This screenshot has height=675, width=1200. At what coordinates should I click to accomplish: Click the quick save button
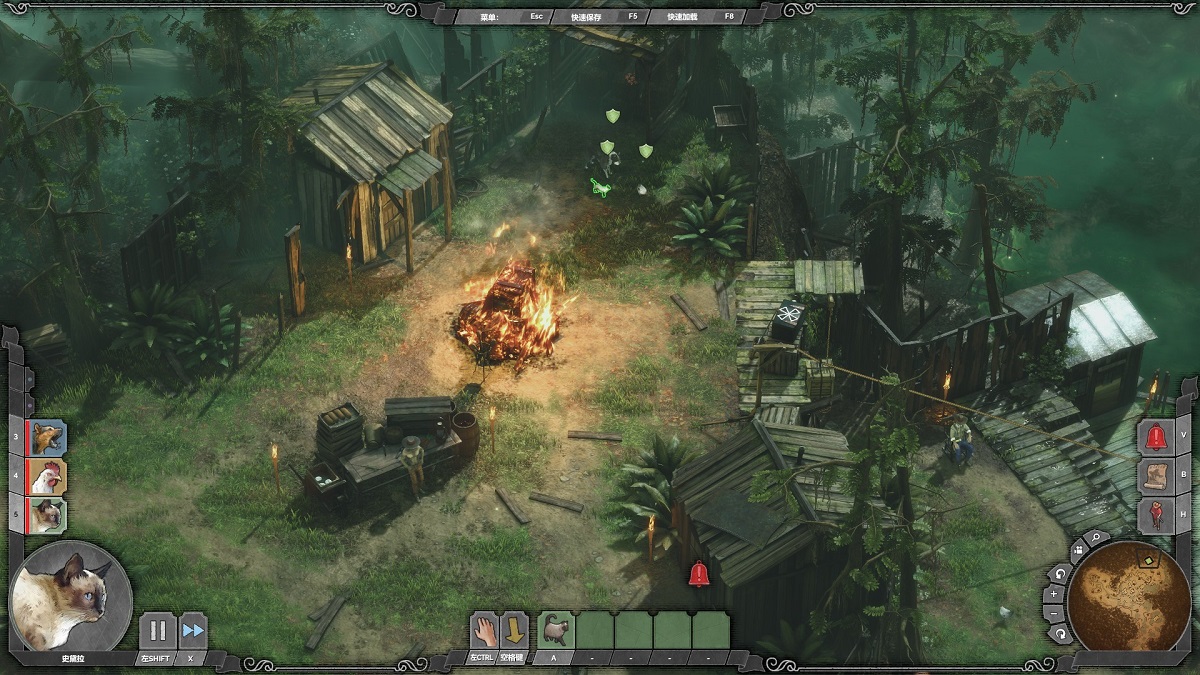[x=594, y=16]
